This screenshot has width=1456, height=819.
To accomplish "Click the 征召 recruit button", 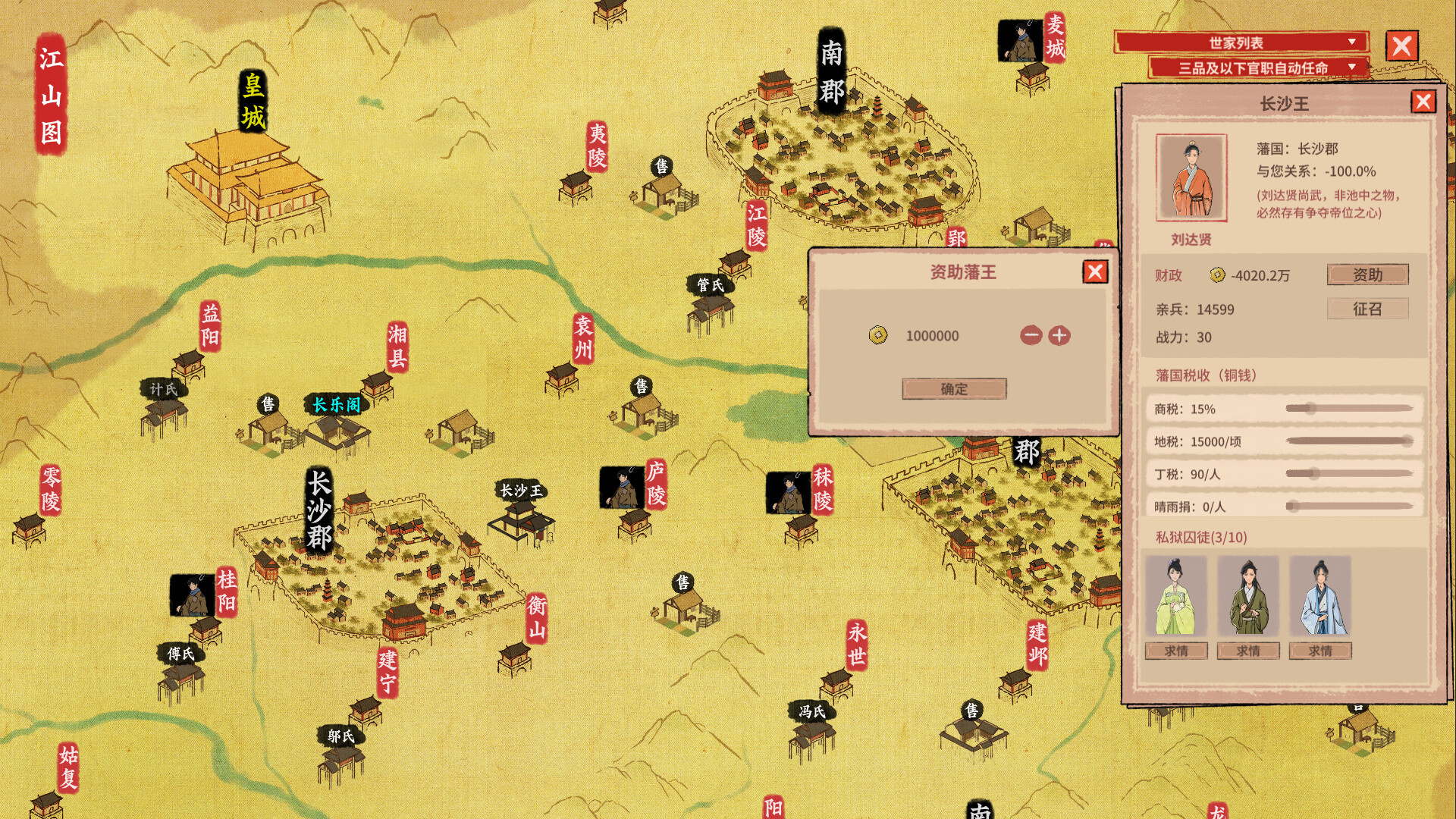I will (x=1367, y=309).
